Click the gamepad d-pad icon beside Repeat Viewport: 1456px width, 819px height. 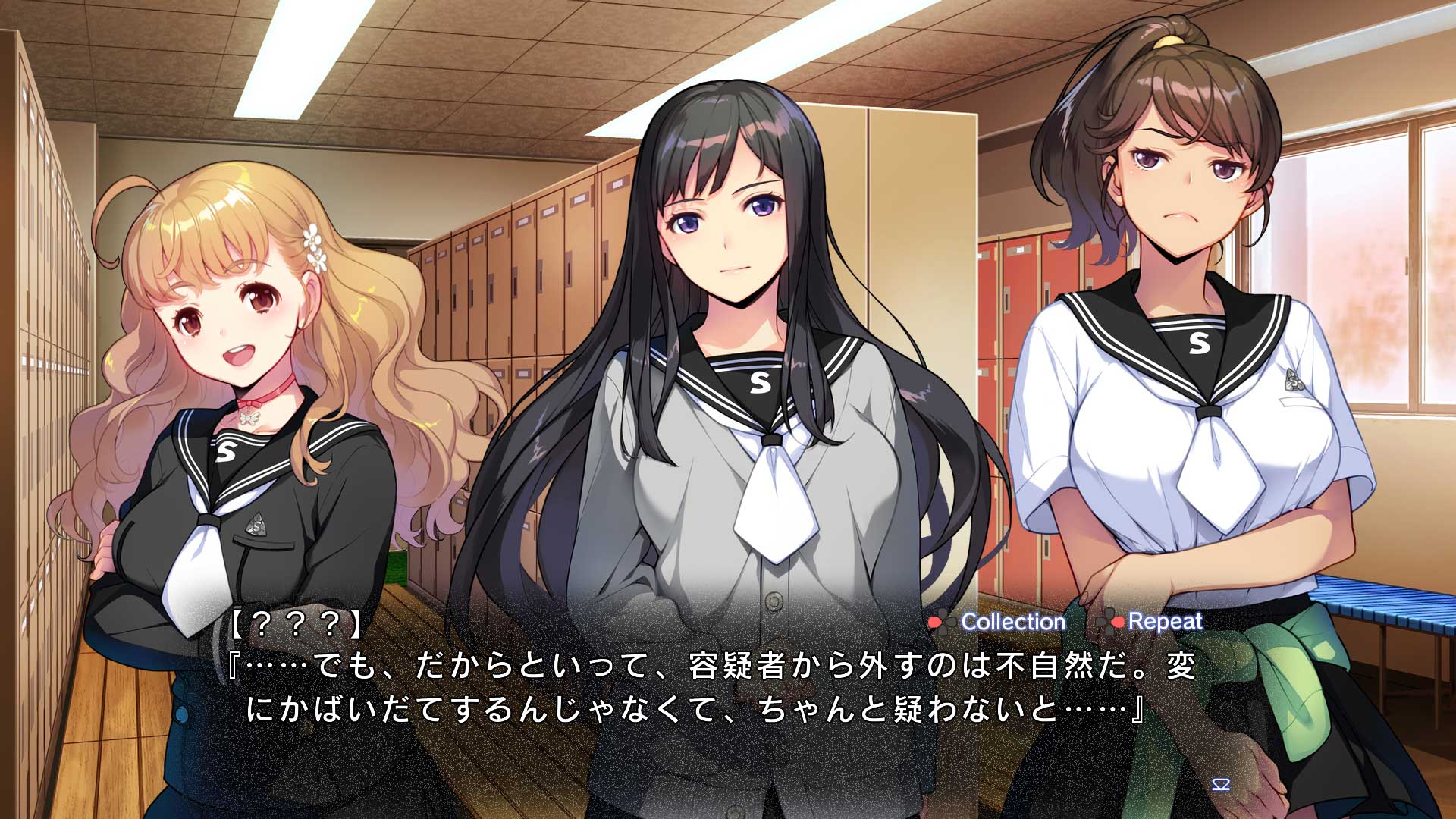1109,622
